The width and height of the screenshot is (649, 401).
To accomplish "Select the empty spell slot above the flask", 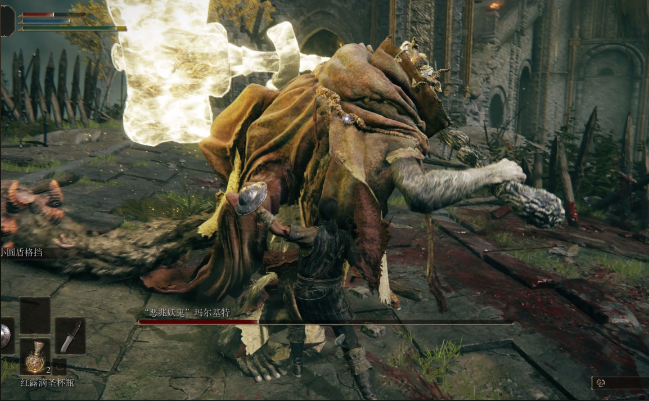I will [x=35, y=315].
